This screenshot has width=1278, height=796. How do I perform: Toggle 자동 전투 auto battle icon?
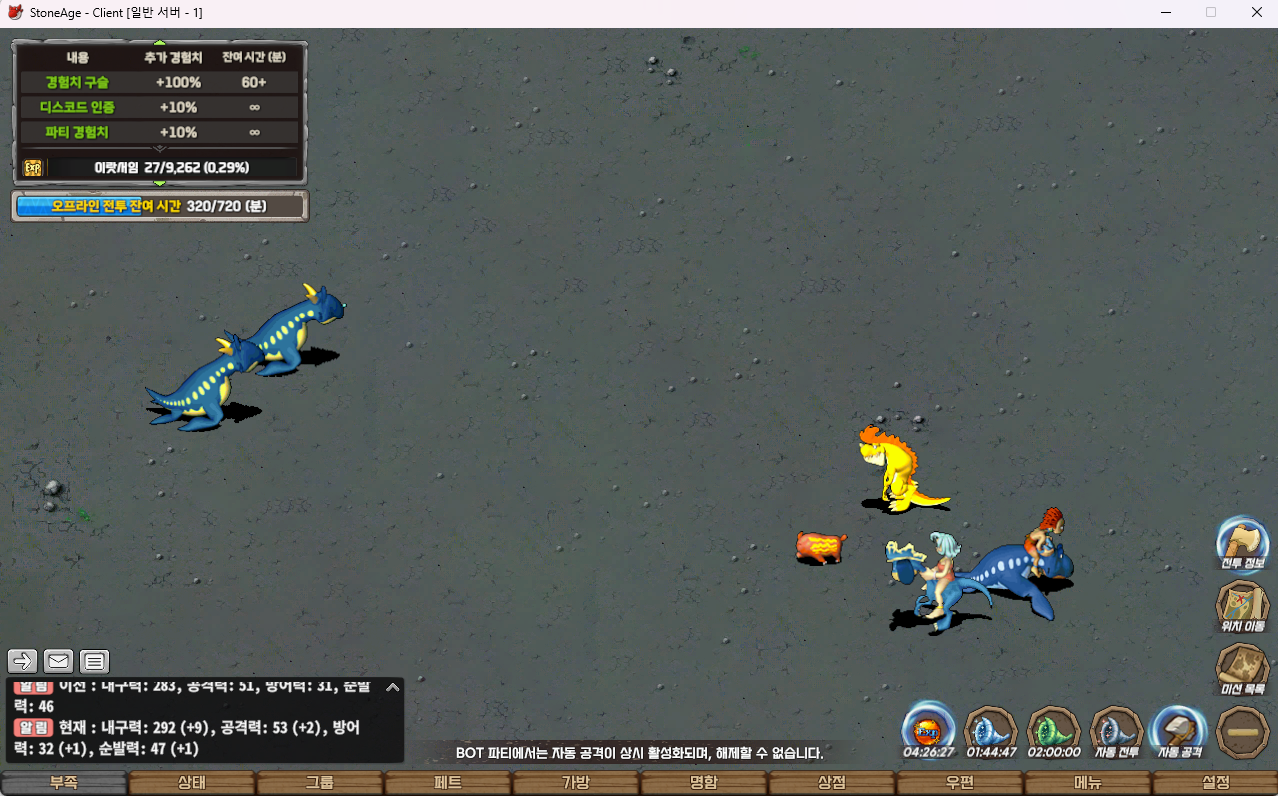tap(1116, 729)
